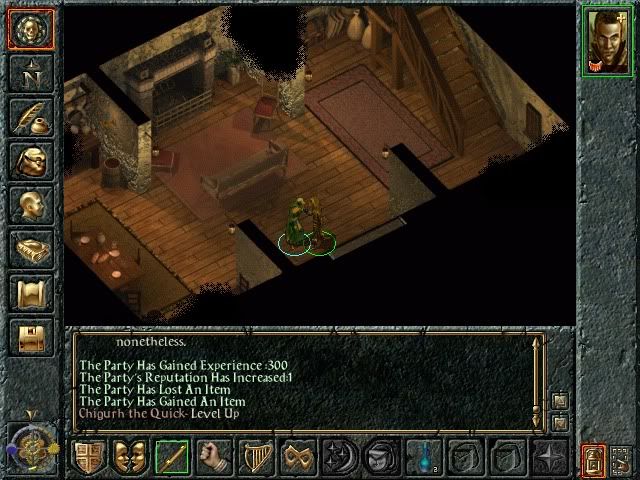
Task: Select the quarterstaff weapon slot
Action: tap(172, 457)
